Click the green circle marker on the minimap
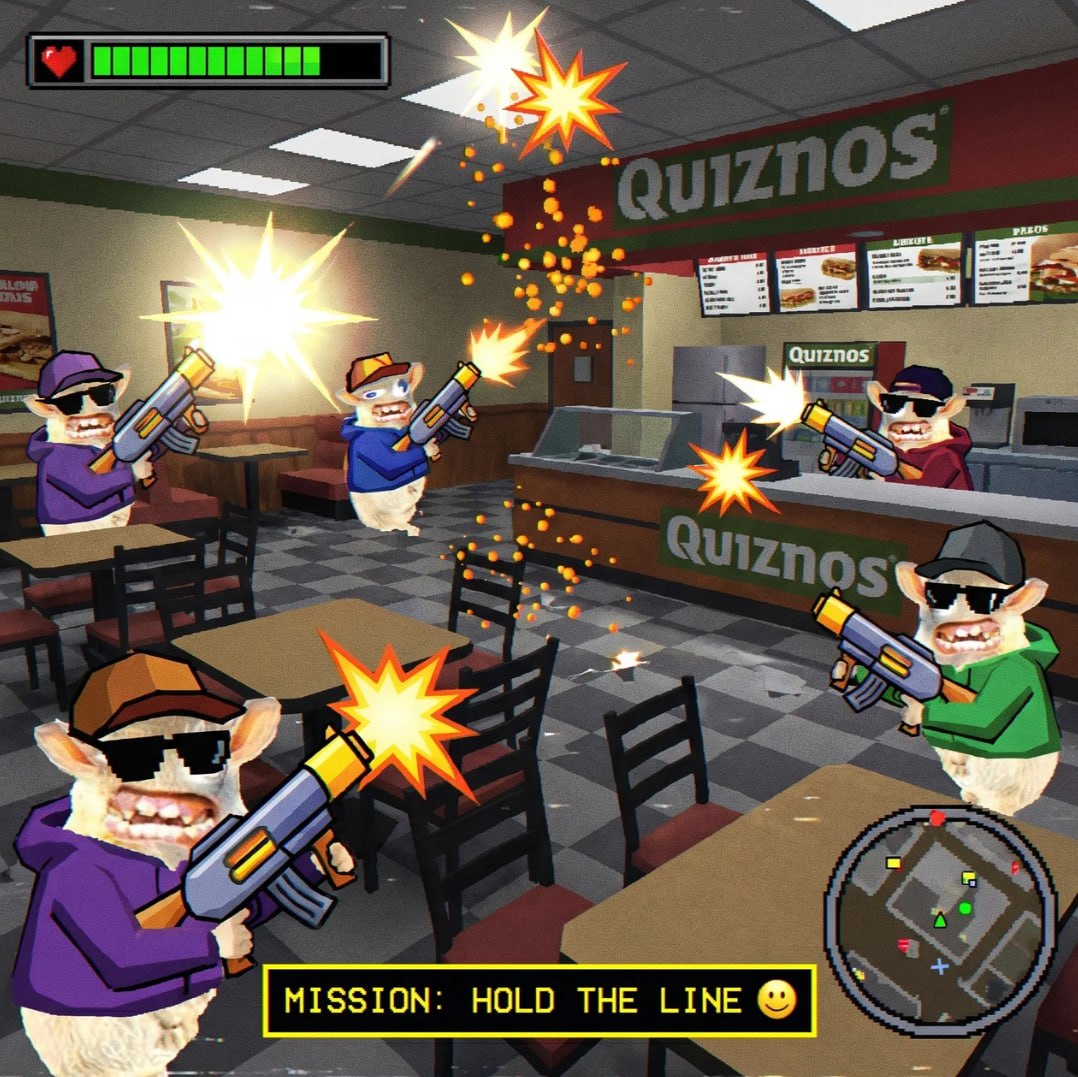The height and width of the screenshot is (1077, 1078). tap(965, 908)
